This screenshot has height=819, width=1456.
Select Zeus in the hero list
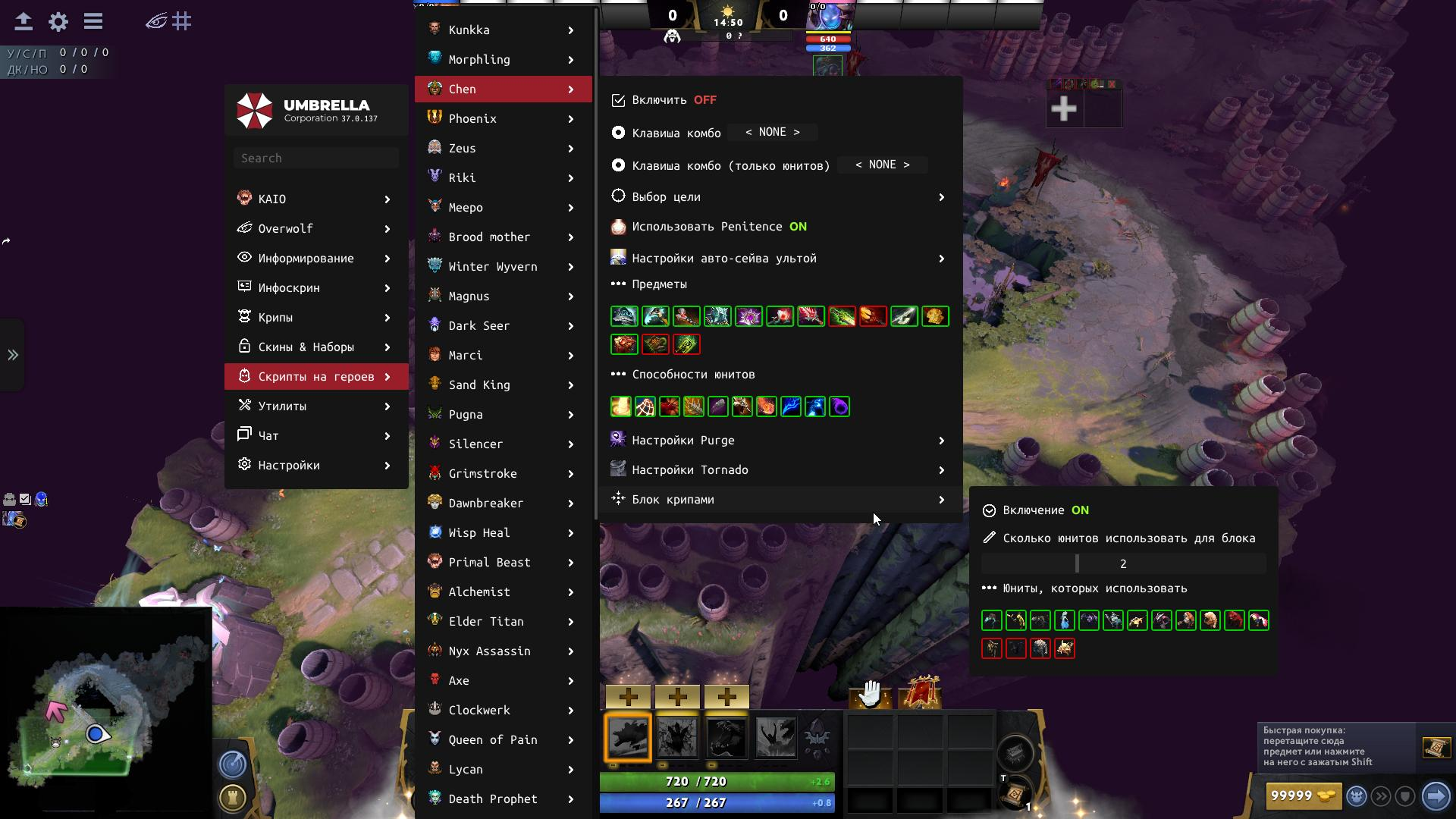pos(503,148)
